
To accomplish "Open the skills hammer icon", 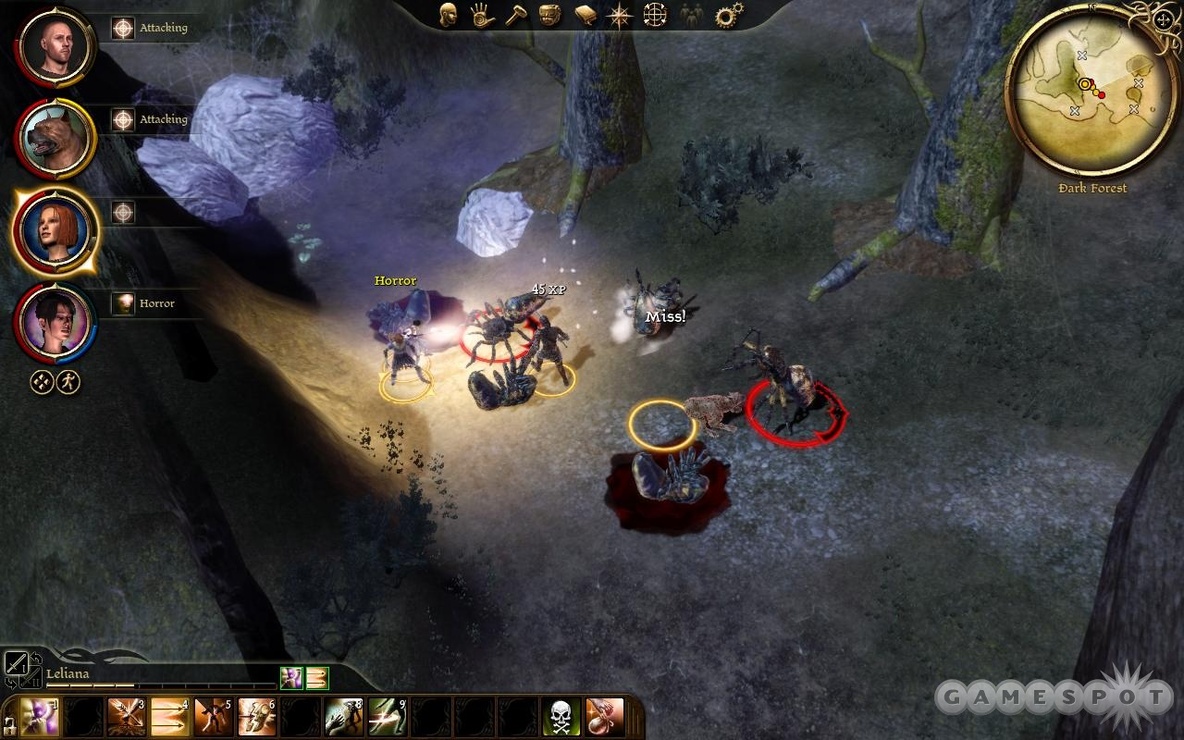I will pos(516,15).
